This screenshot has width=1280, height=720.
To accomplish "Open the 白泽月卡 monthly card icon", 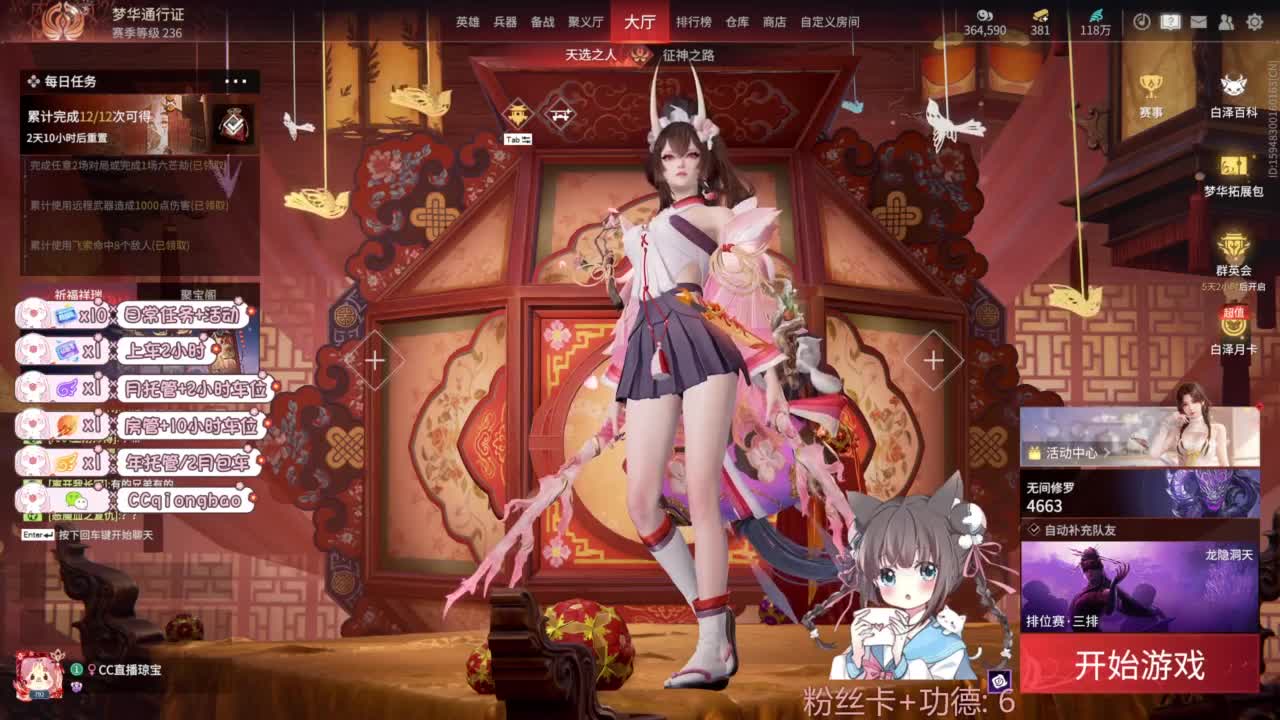I will (1234, 330).
